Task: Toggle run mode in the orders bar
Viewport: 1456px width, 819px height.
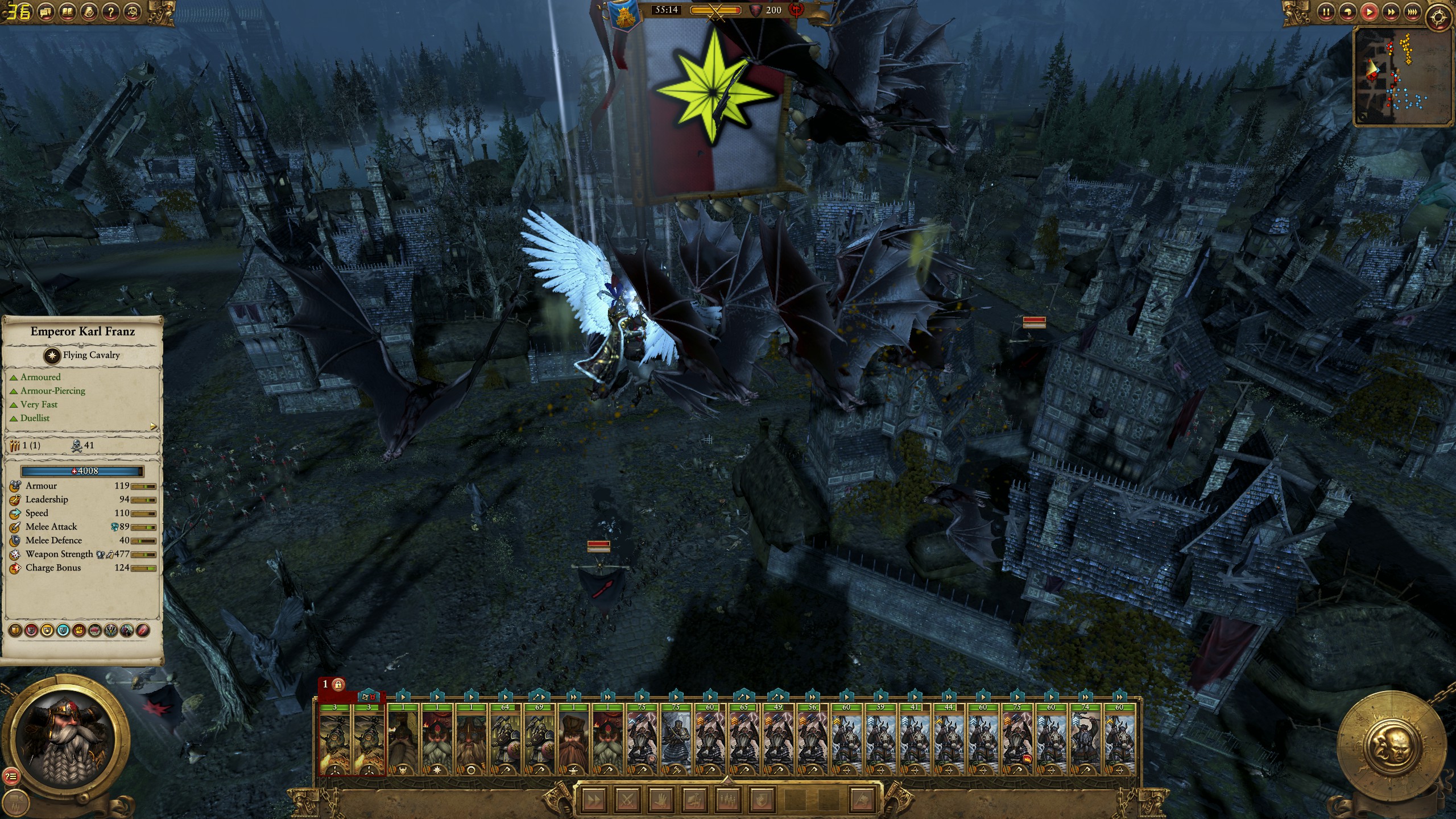Action: [594, 800]
